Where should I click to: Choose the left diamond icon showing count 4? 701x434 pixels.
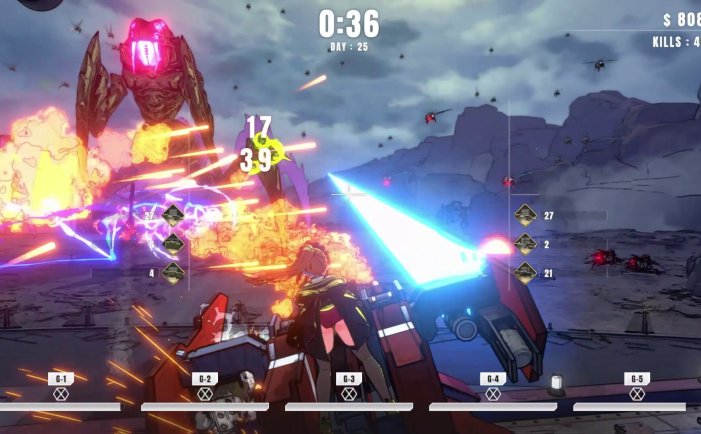(173, 272)
